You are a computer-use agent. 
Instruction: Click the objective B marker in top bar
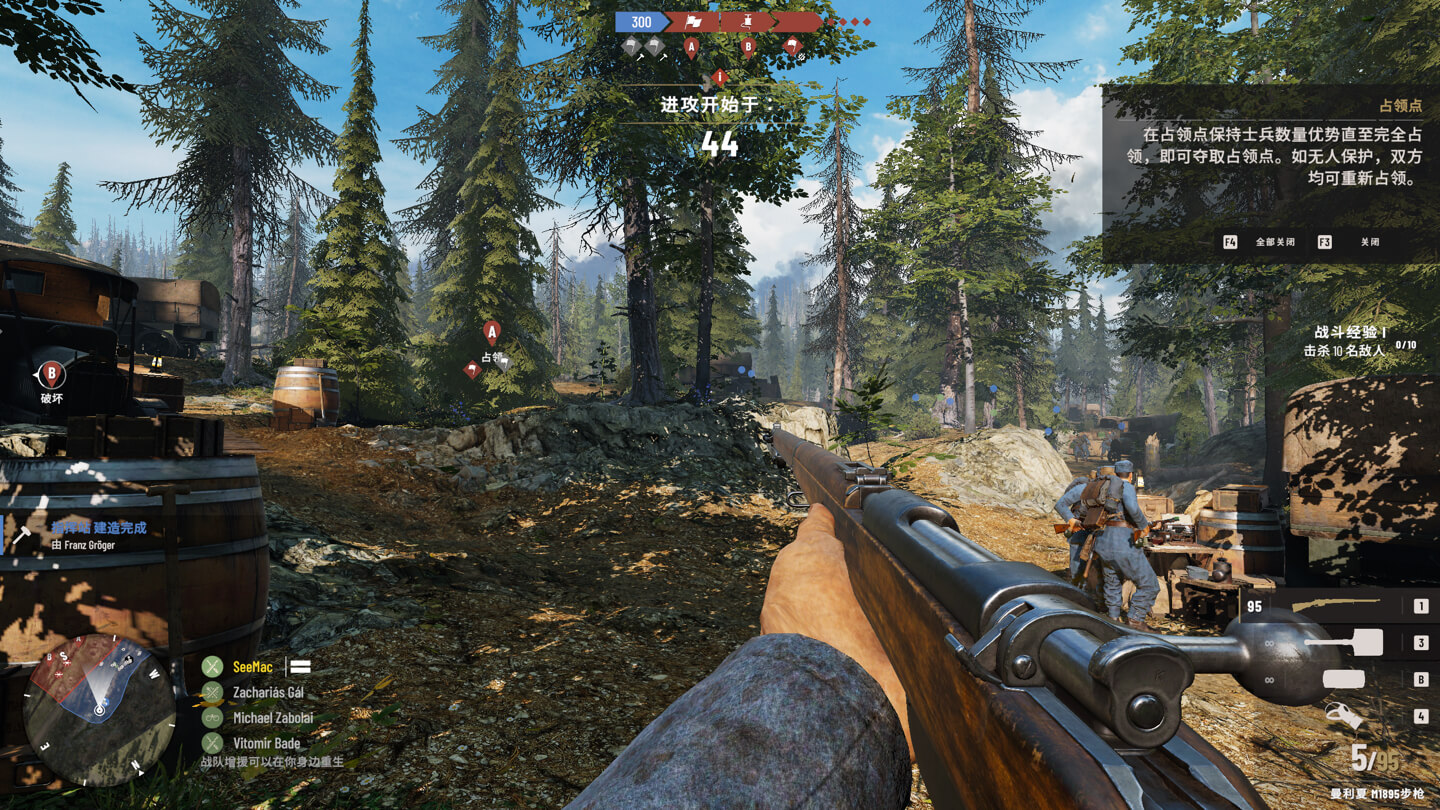click(x=748, y=46)
